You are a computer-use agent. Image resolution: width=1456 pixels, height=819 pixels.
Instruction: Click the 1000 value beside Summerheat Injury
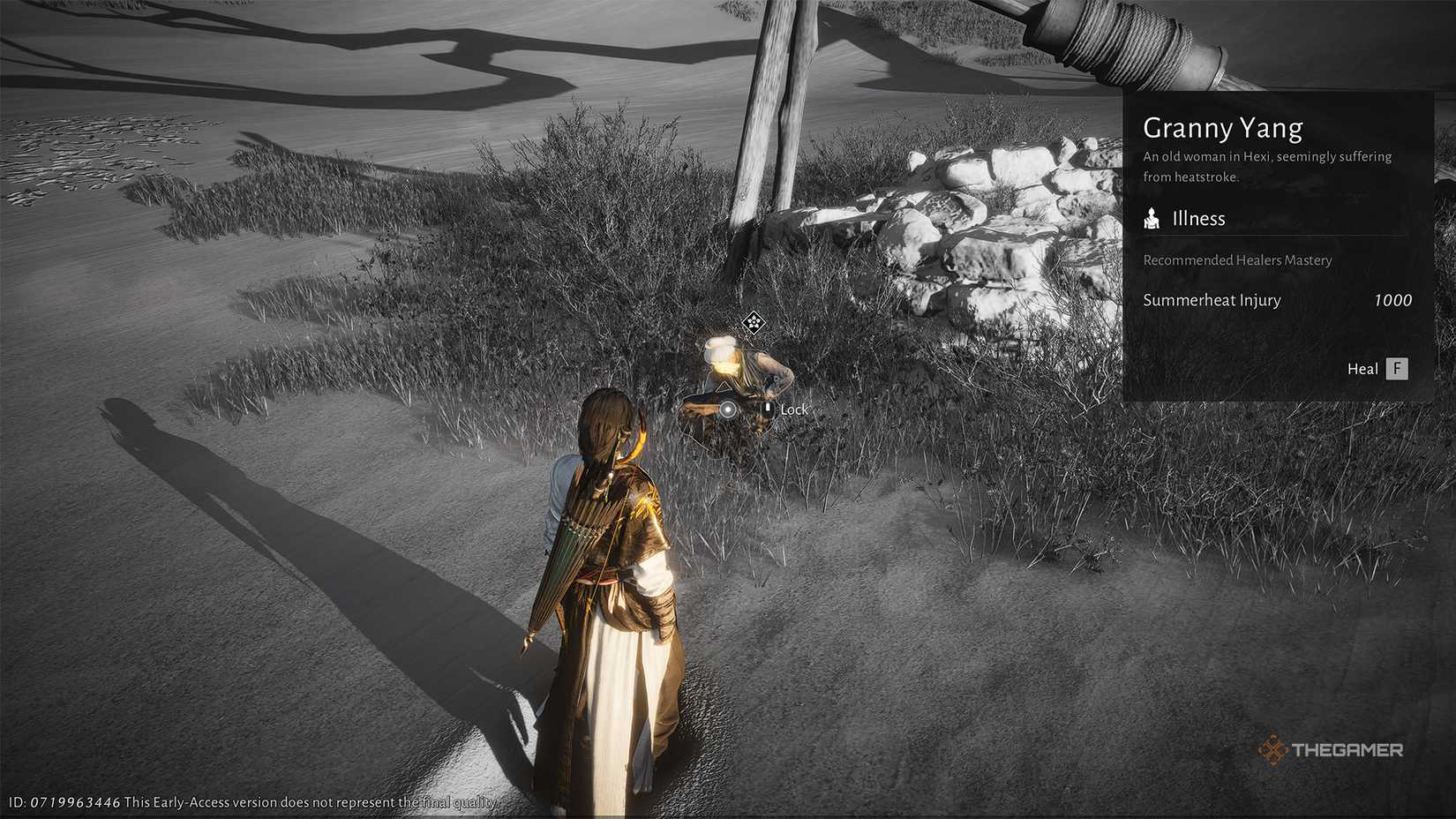click(x=1392, y=300)
